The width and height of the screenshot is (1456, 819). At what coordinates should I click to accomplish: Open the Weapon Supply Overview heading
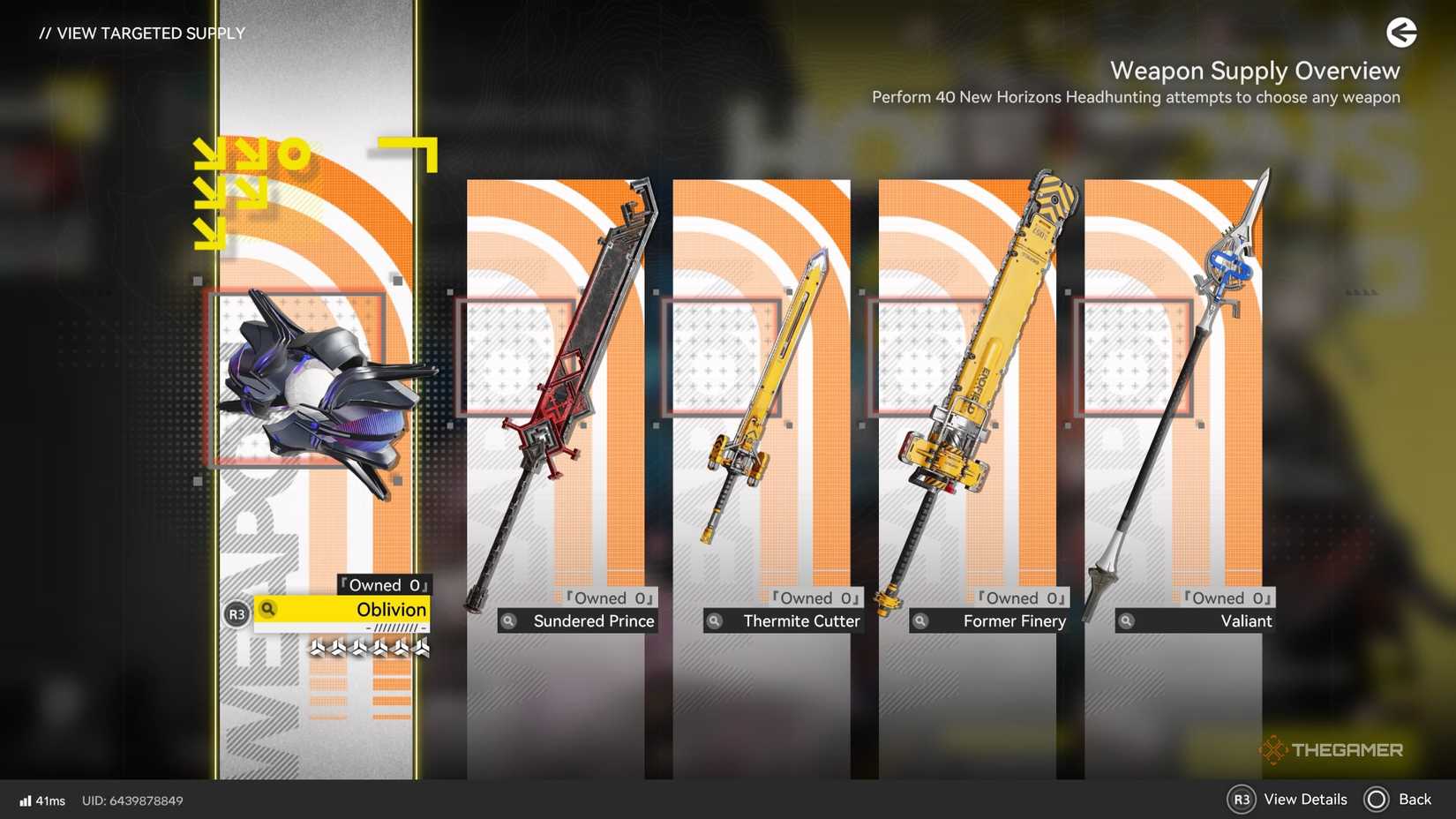point(1255,71)
